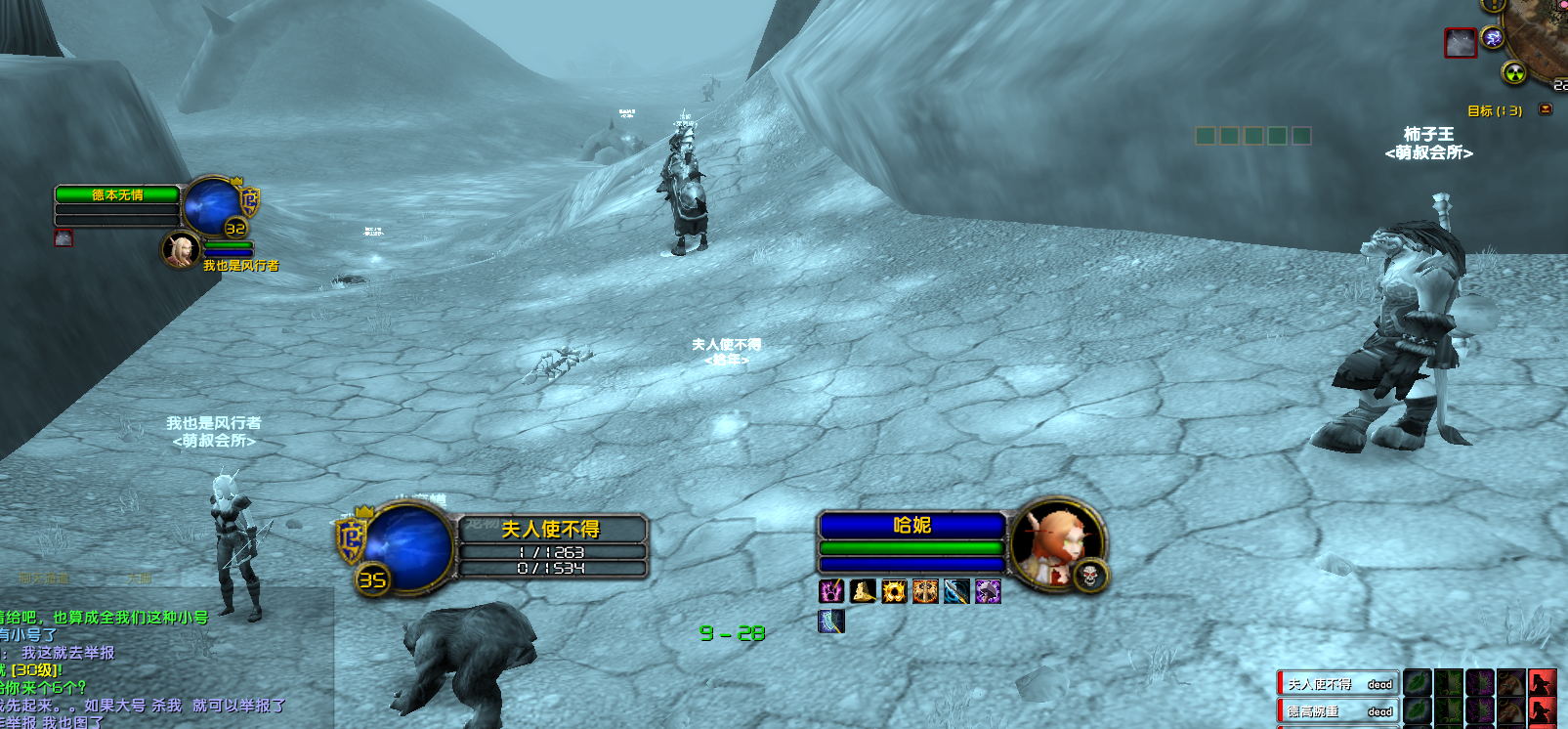Click the 我也是风行者 party member portrait

tap(180, 250)
